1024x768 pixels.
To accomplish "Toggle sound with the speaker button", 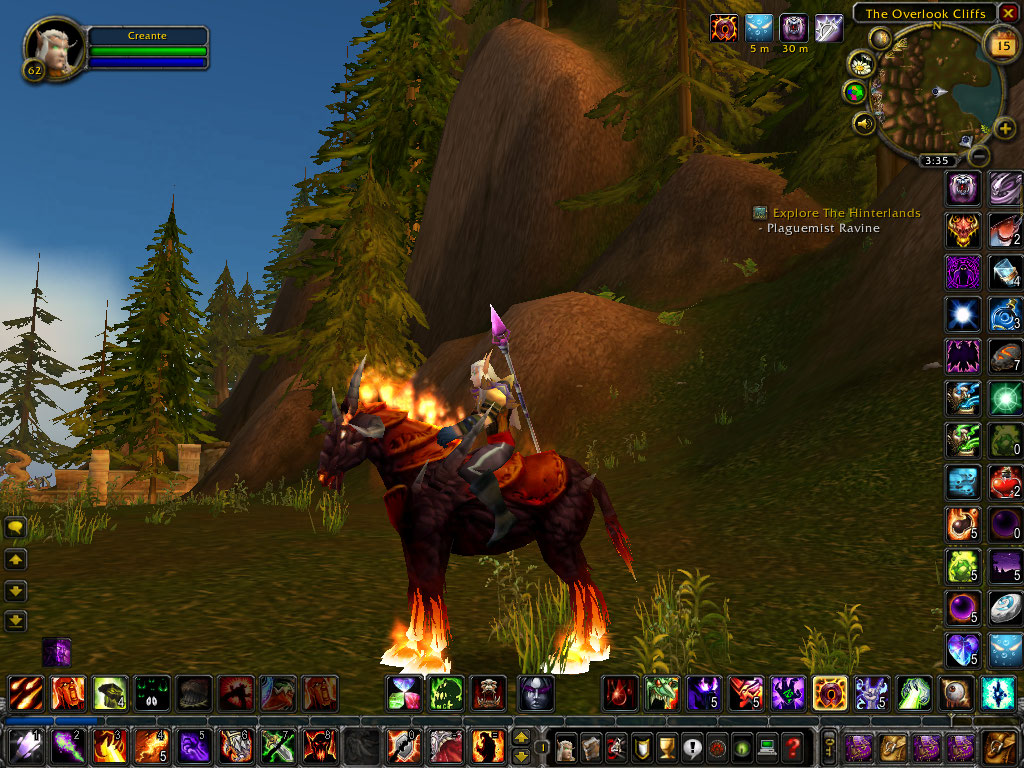I will [x=864, y=123].
